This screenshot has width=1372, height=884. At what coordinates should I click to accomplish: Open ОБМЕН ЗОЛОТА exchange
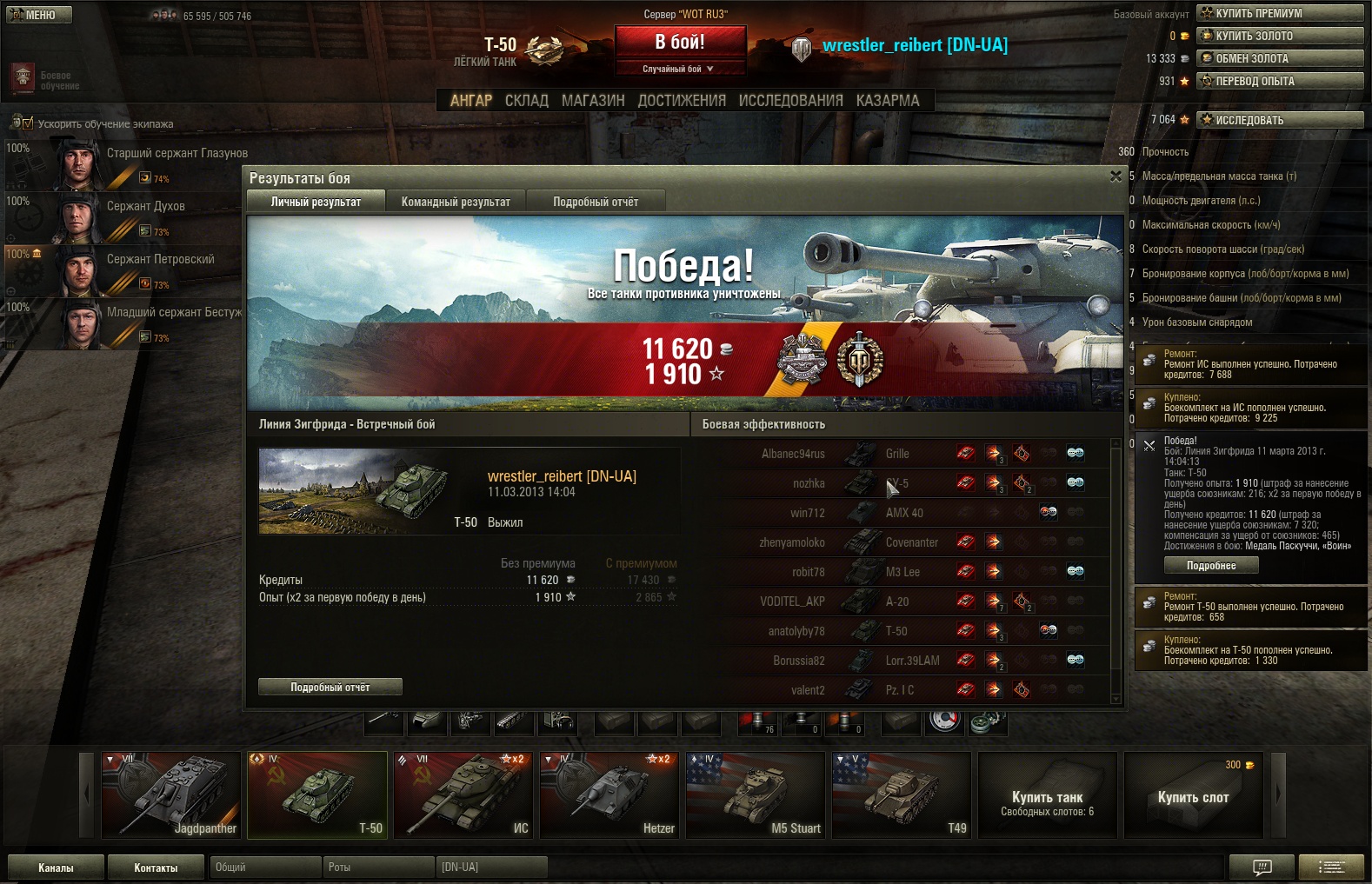pos(1280,58)
